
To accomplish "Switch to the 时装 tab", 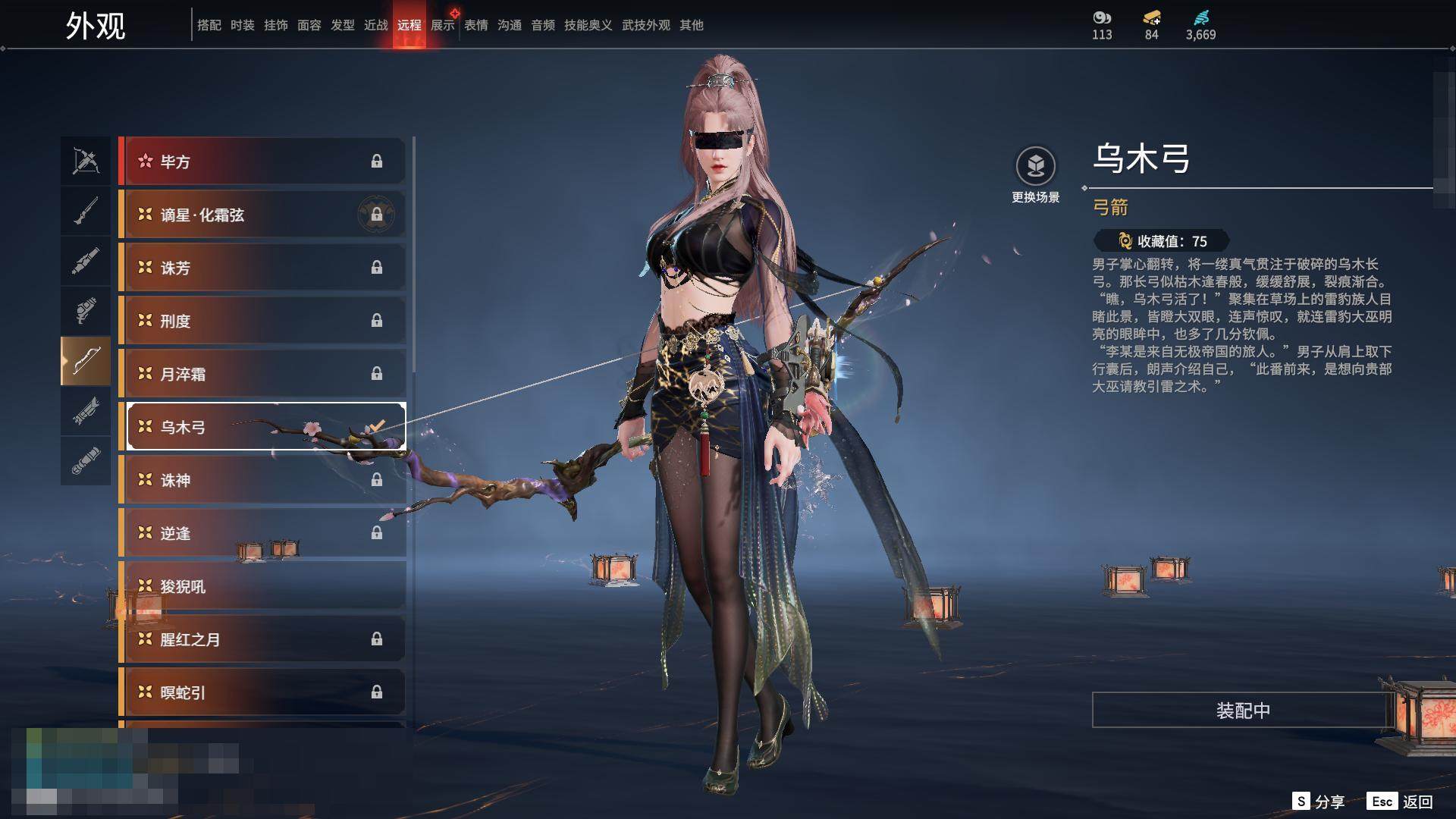I will click(243, 25).
